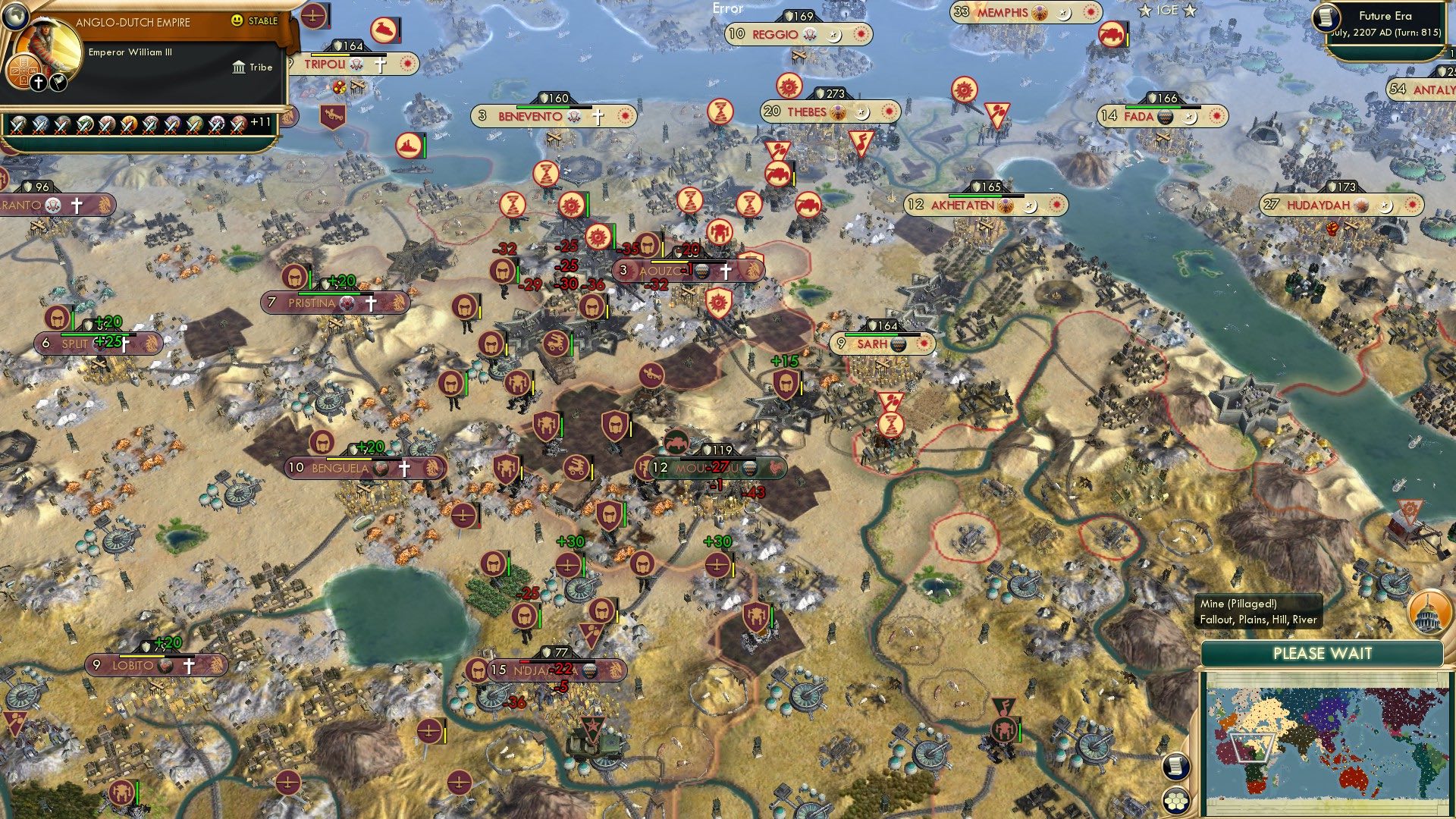
Task: Click the PLEASE WAIT banner
Action: tap(1321, 653)
